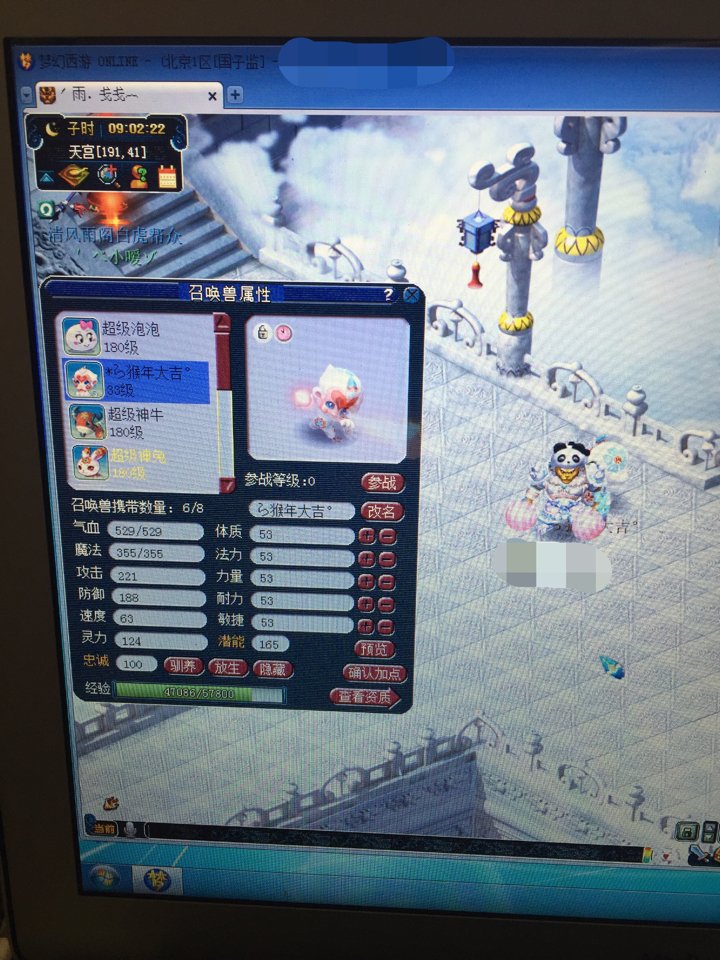This screenshot has height=960, width=720.
Task: Remove a point from 法力
Action: (x=387, y=558)
